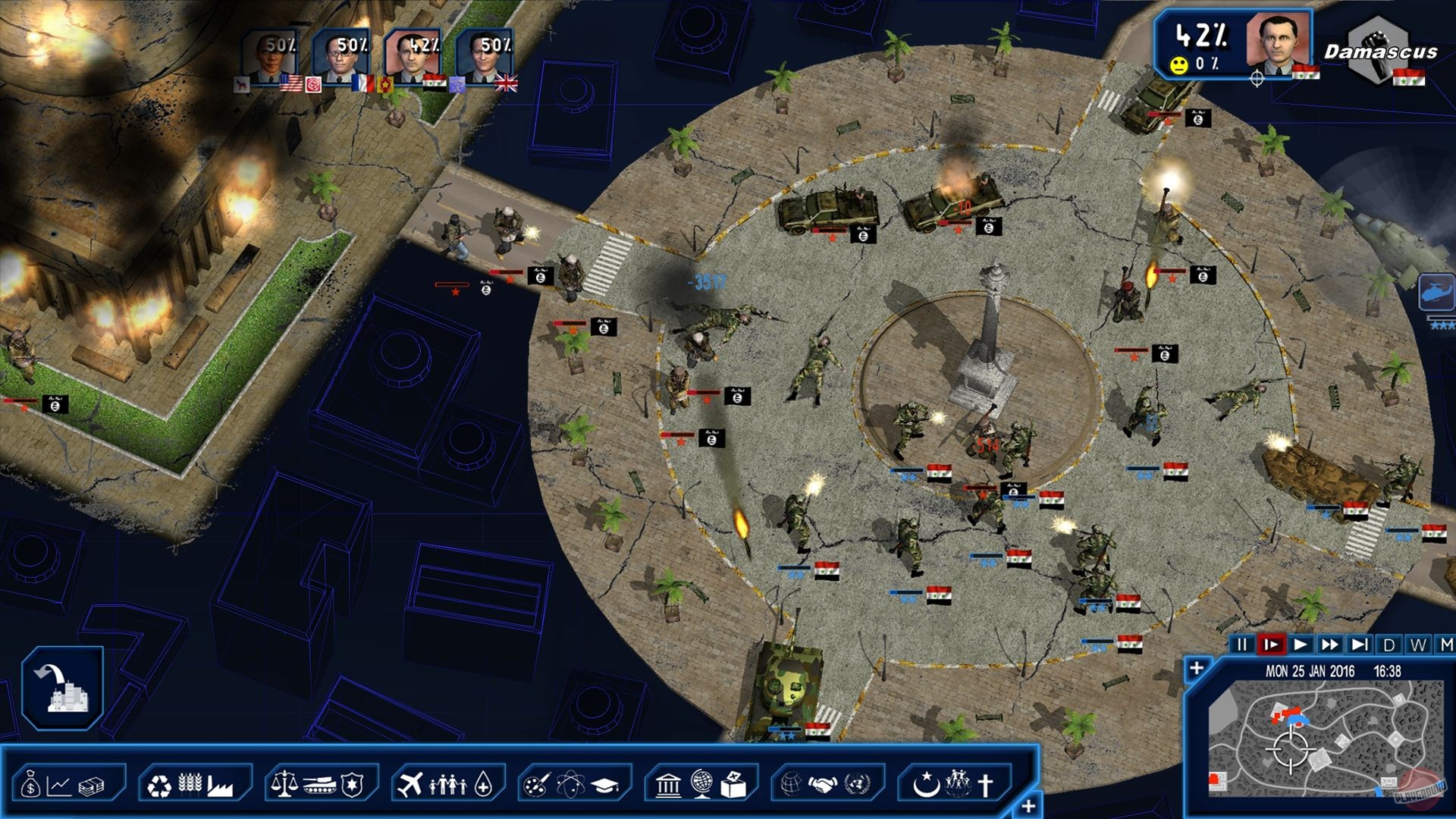Select the W button for week view
1456x819 pixels.
pyautogui.click(x=1419, y=645)
